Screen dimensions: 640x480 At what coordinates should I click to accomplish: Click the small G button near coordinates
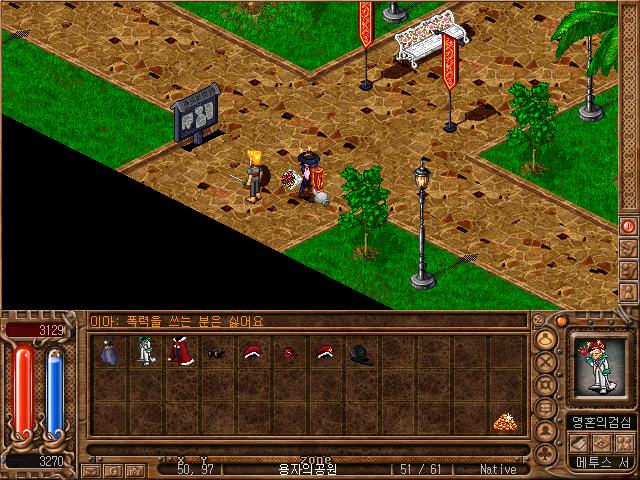pos(110,469)
